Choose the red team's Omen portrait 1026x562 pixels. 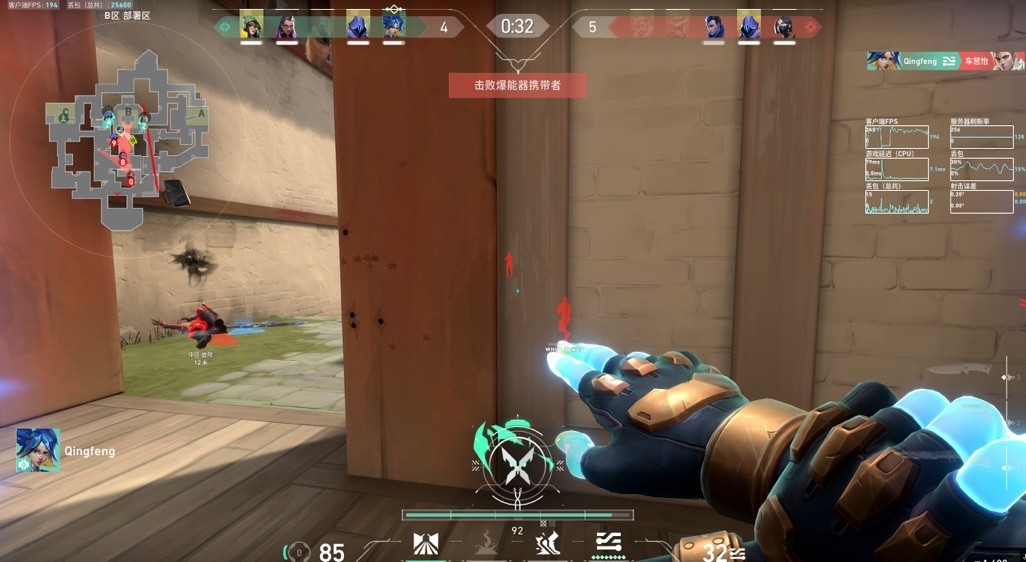point(749,27)
